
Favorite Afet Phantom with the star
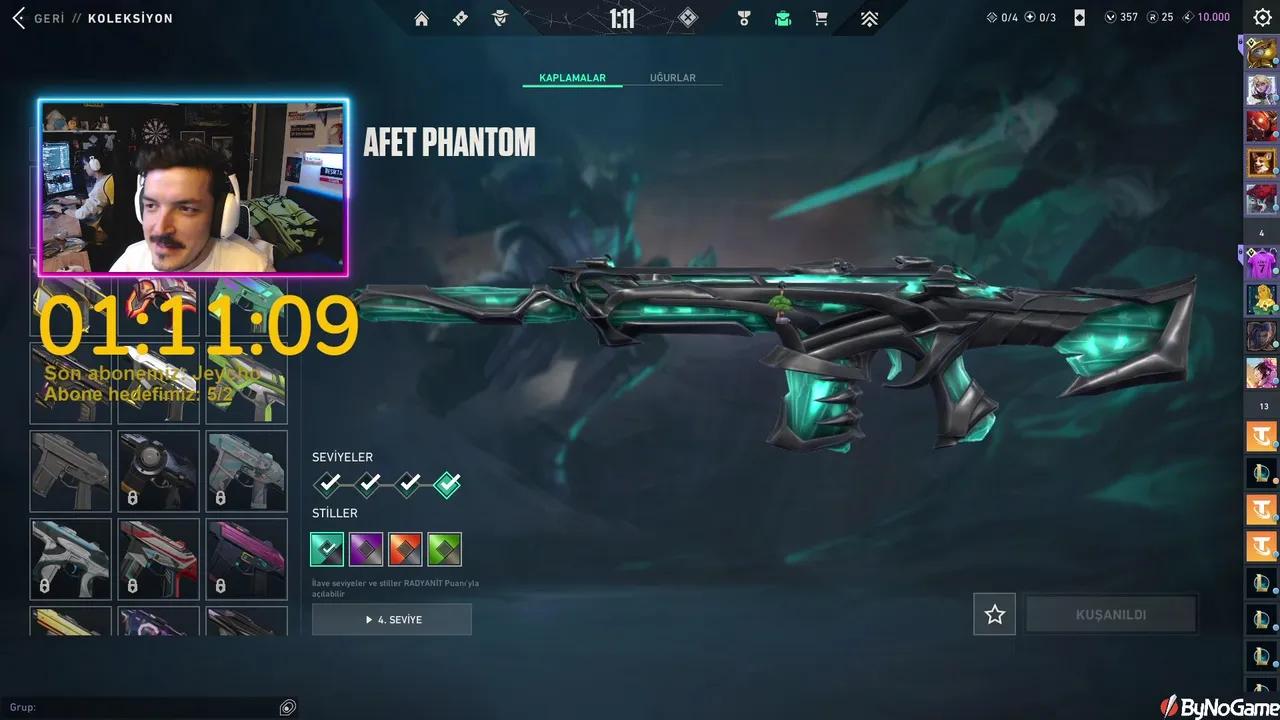994,614
